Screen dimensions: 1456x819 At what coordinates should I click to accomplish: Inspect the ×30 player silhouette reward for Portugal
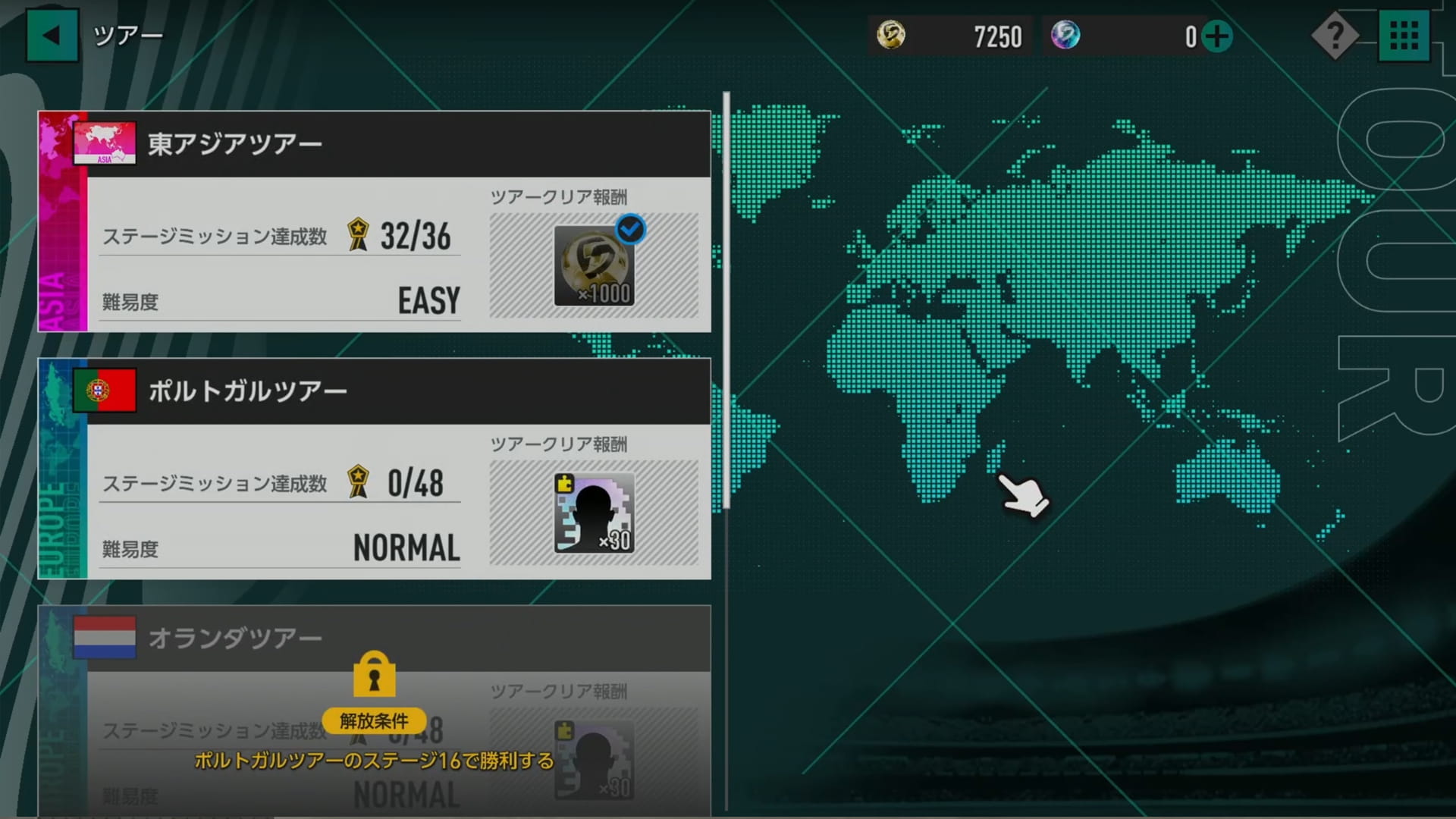pyautogui.click(x=594, y=513)
